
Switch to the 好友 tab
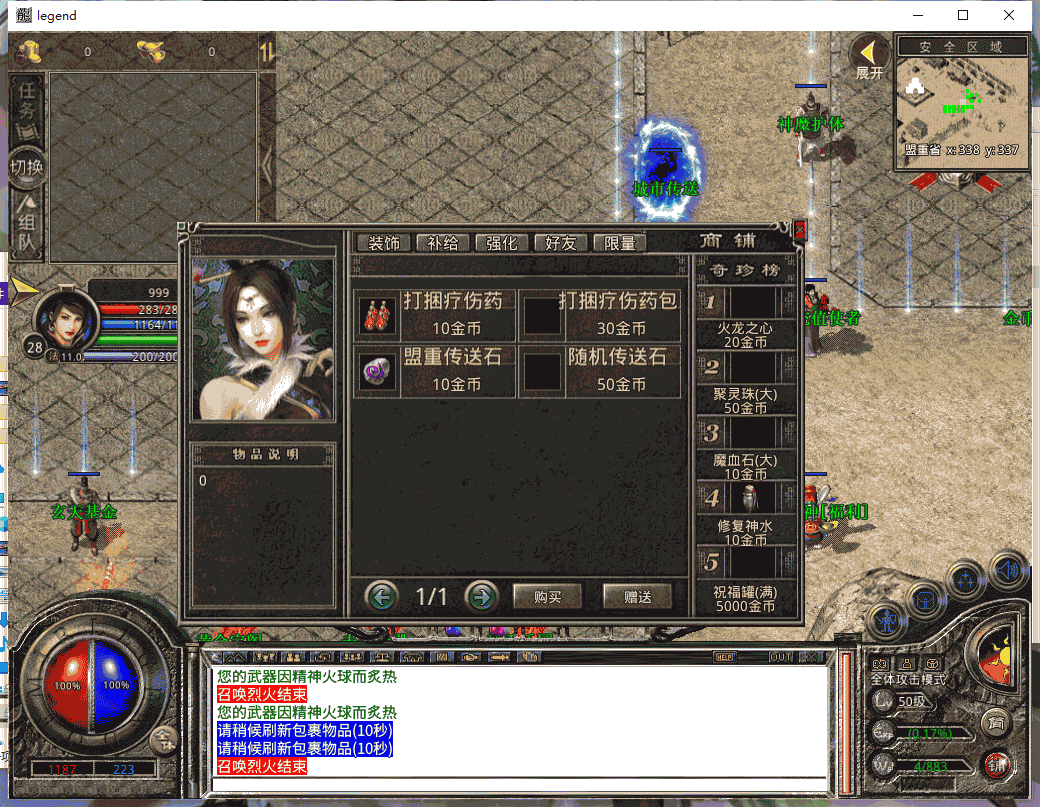coord(561,243)
